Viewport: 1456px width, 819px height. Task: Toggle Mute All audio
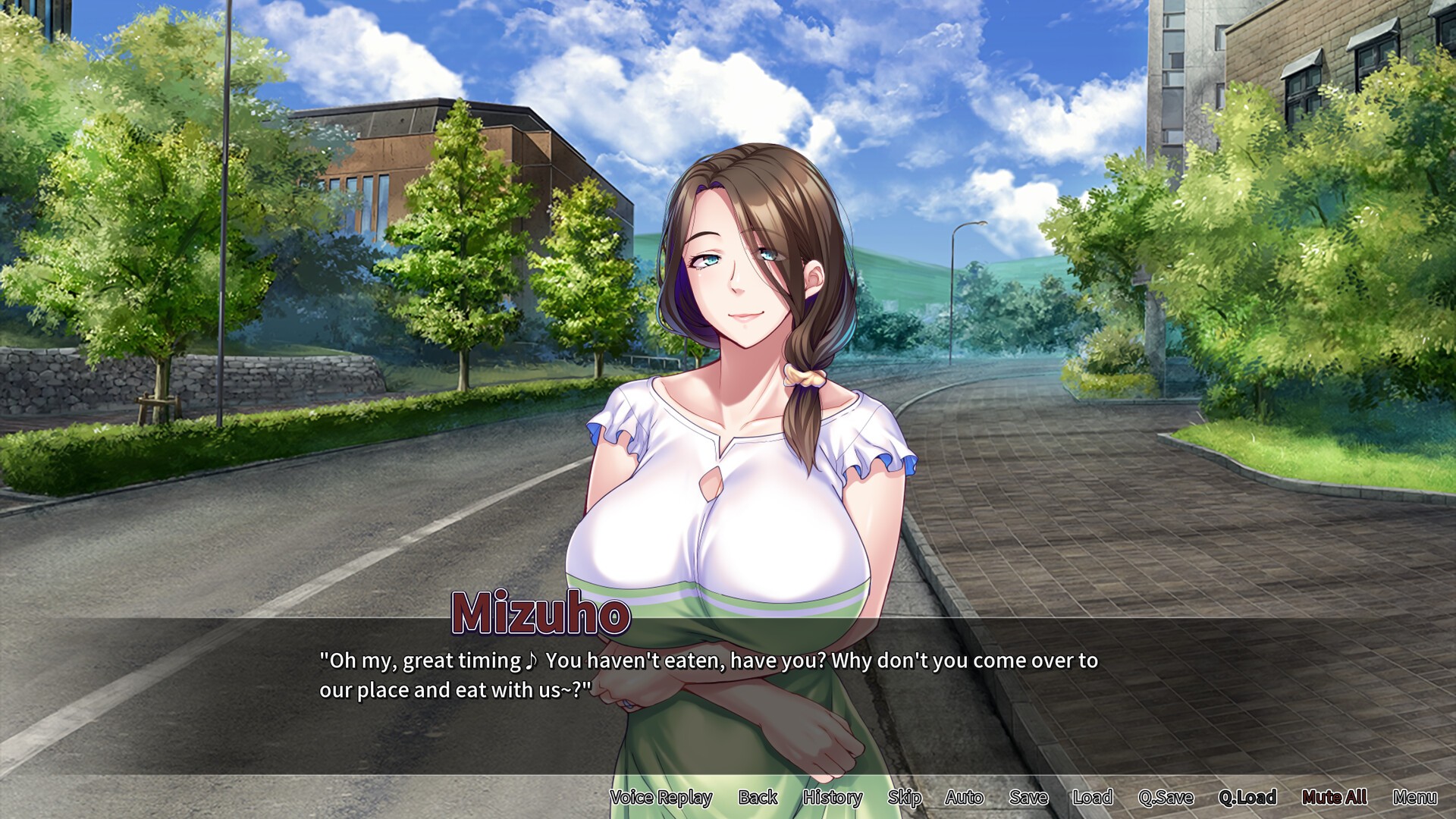tap(1334, 797)
